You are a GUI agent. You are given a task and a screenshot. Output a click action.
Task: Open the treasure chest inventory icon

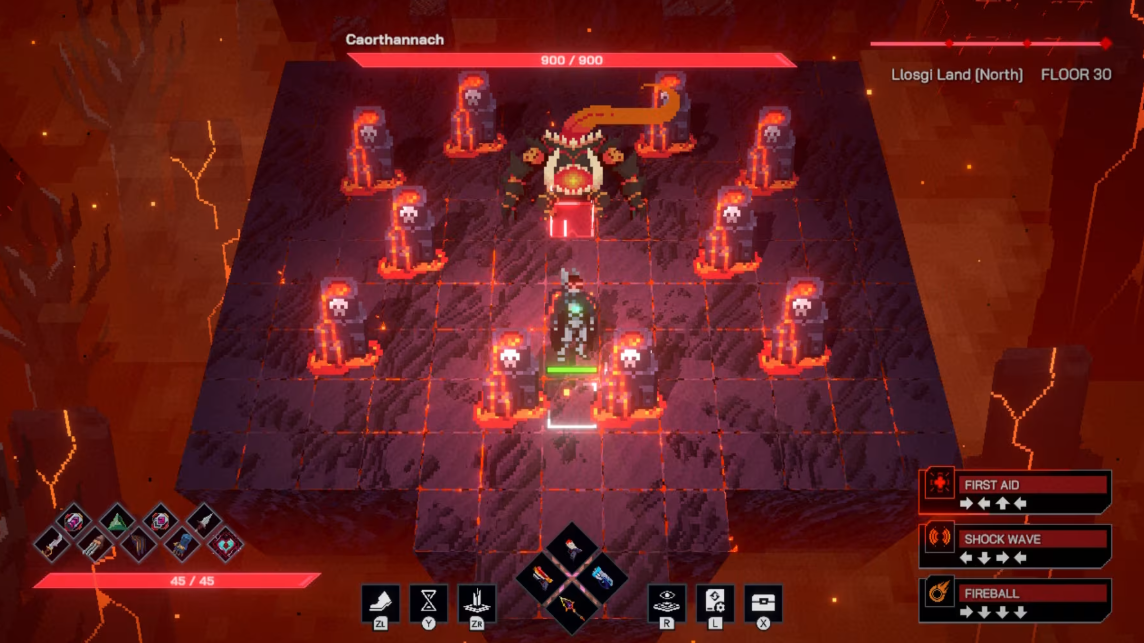tap(763, 603)
